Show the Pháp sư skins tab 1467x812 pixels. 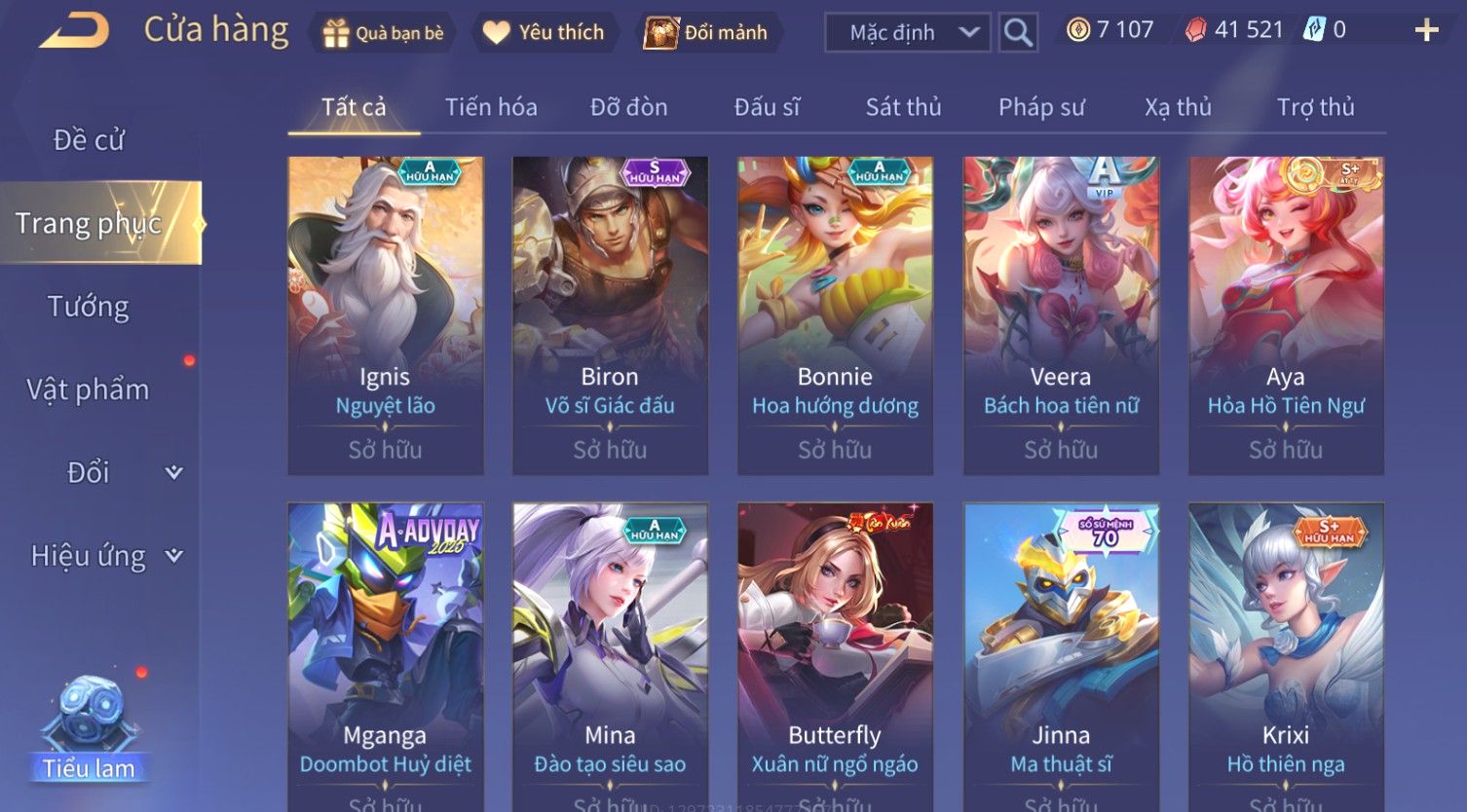[1040, 107]
